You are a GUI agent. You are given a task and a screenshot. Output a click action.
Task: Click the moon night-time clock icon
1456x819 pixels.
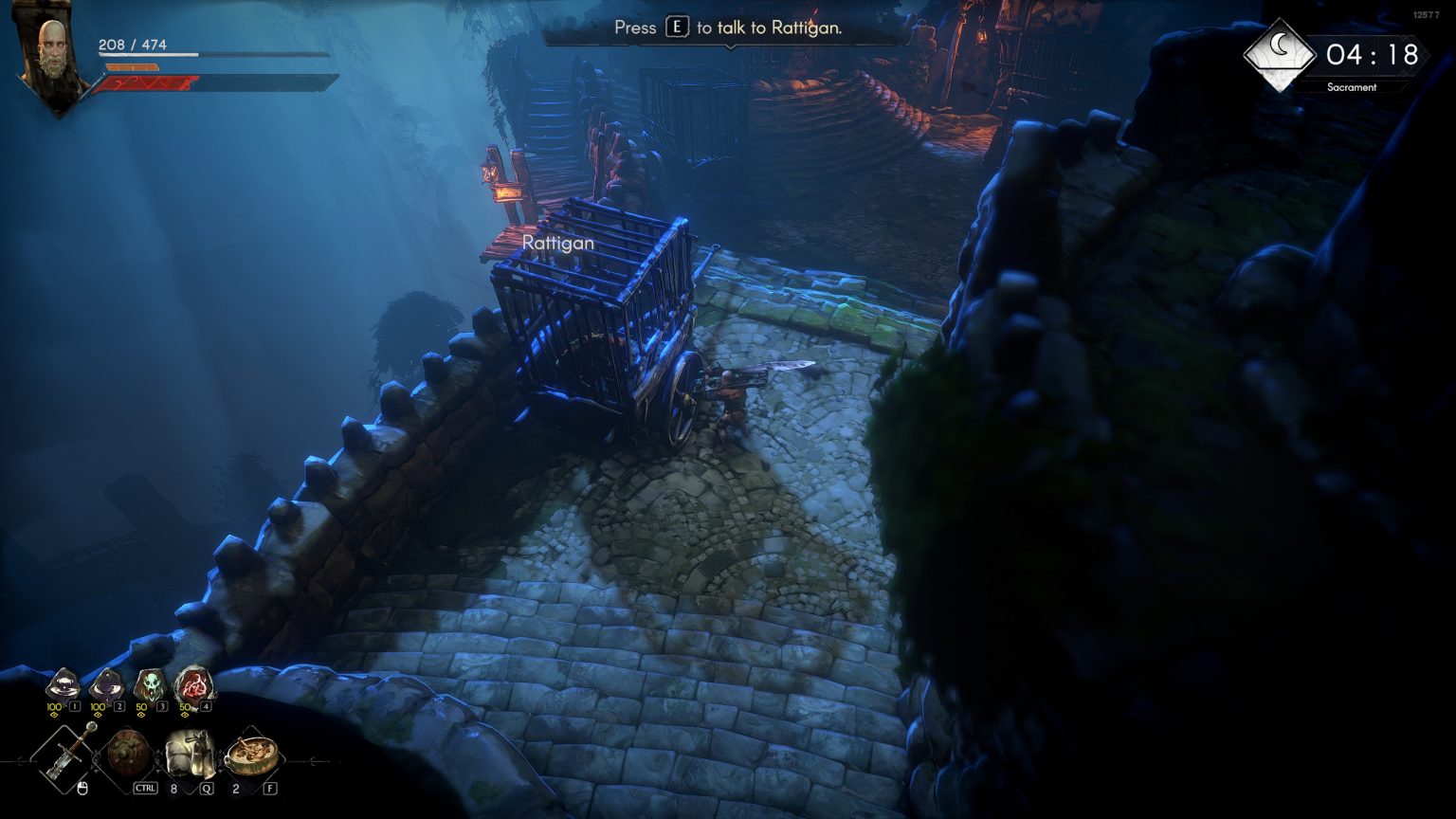click(1279, 55)
